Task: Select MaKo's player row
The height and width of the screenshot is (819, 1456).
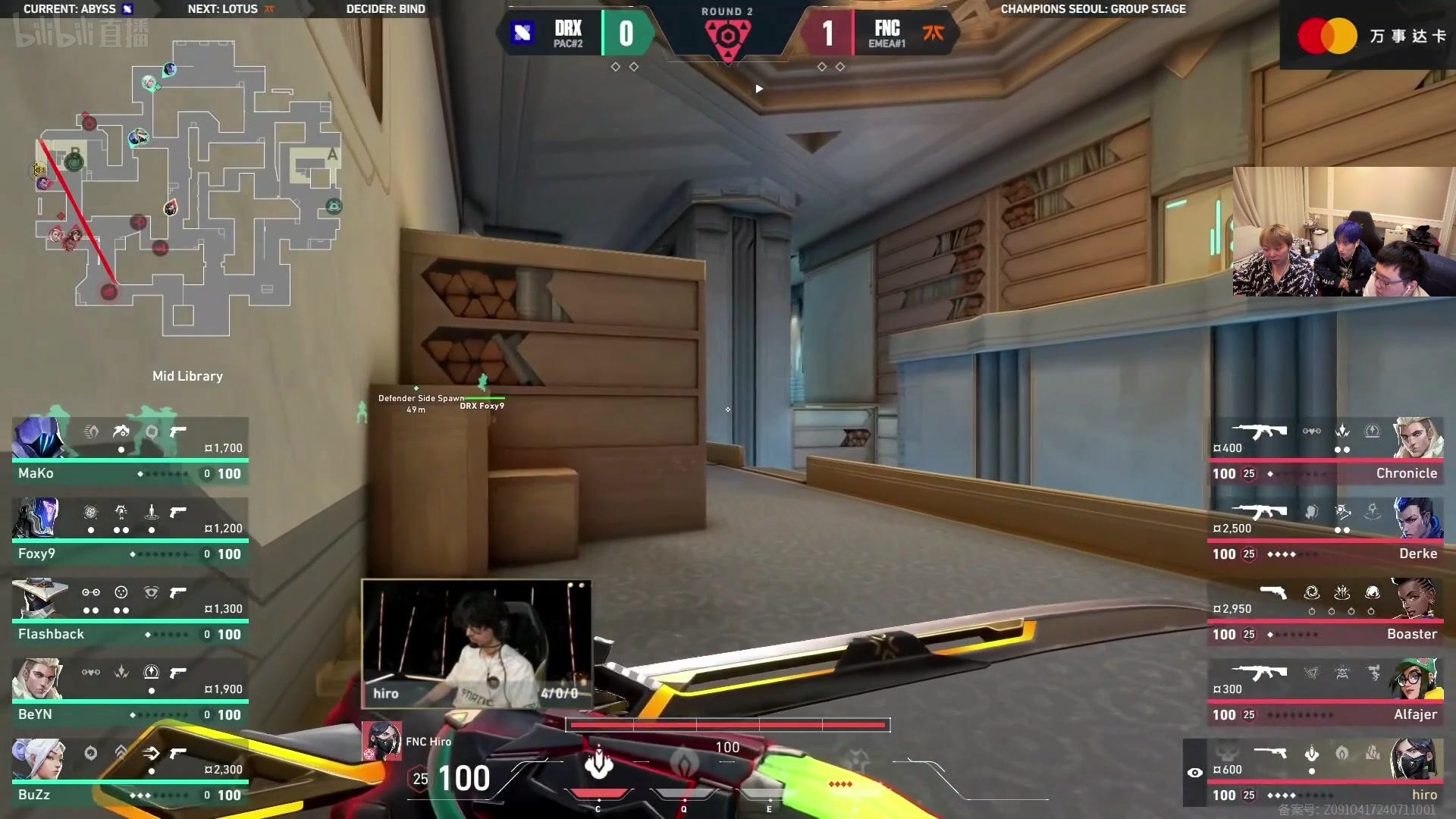Action: (x=130, y=452)
